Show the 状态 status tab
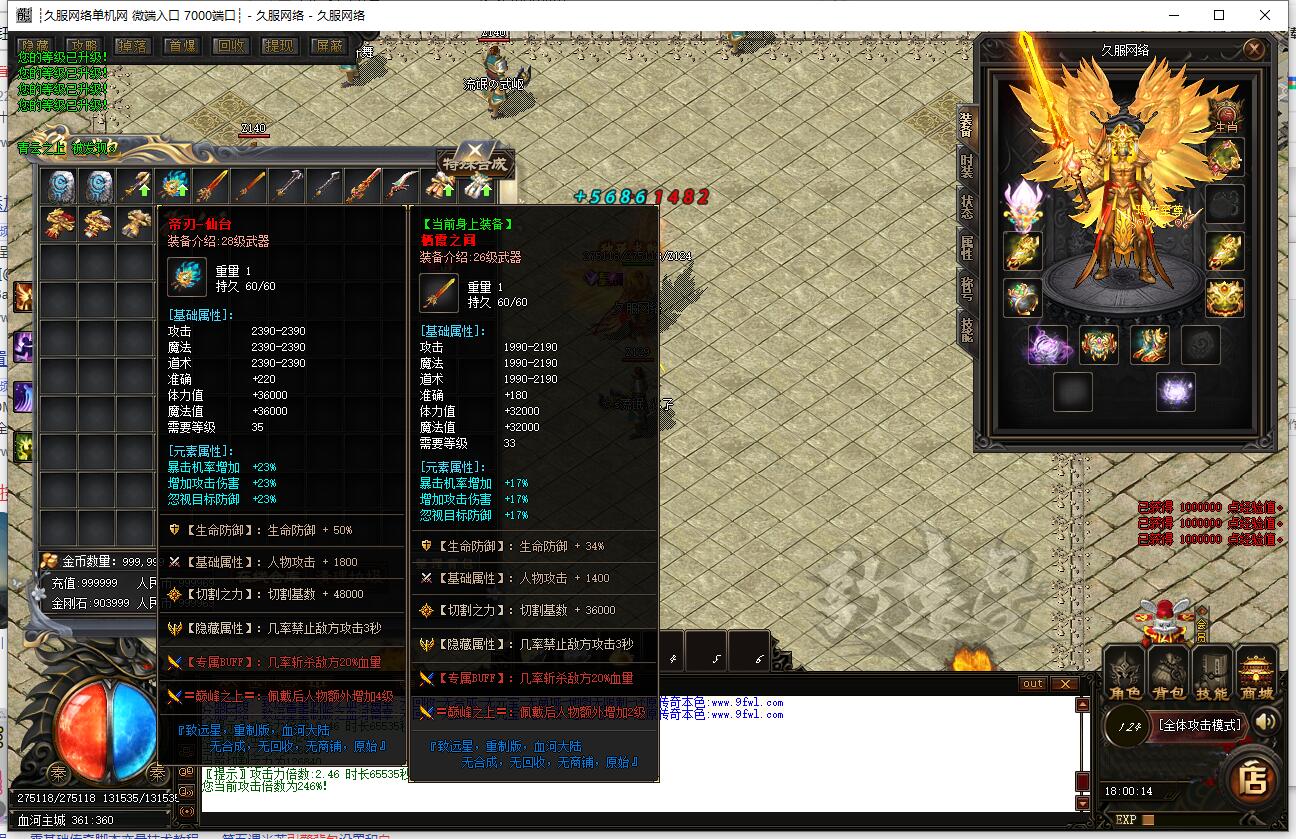 (967, 206)
